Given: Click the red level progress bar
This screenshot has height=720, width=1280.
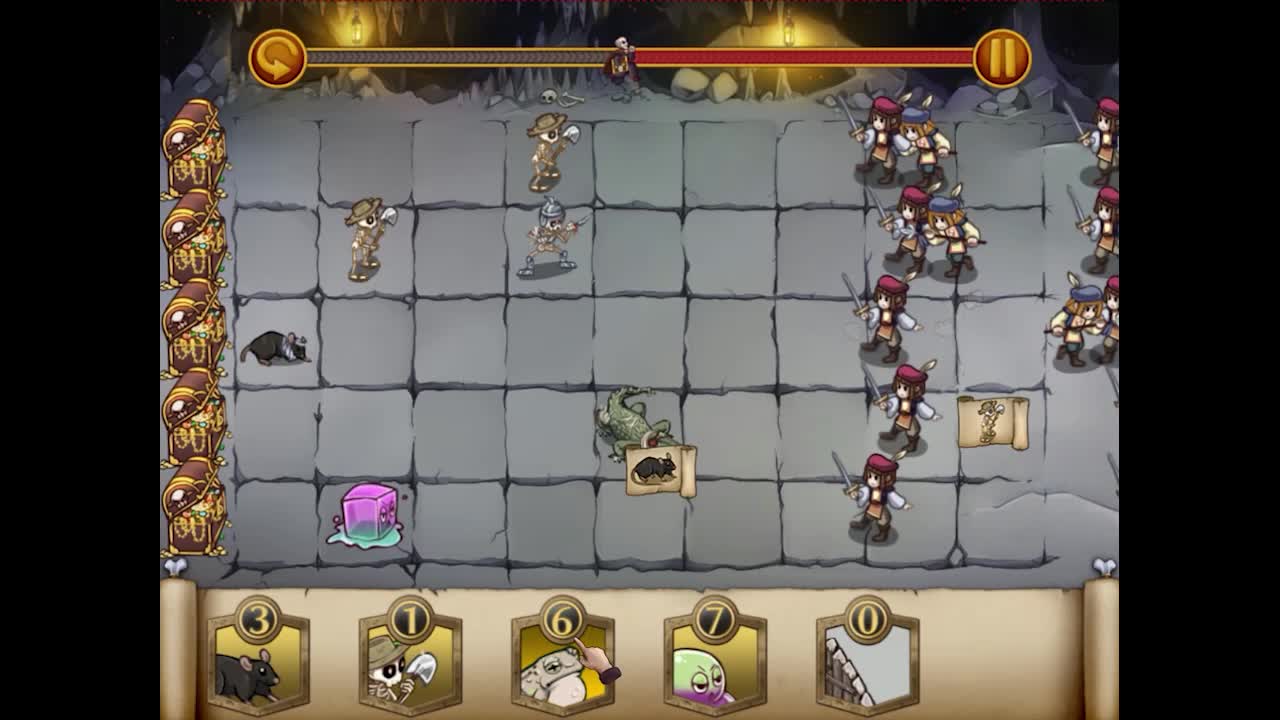Looking at the screenshot, I should [x=800, y=57].
